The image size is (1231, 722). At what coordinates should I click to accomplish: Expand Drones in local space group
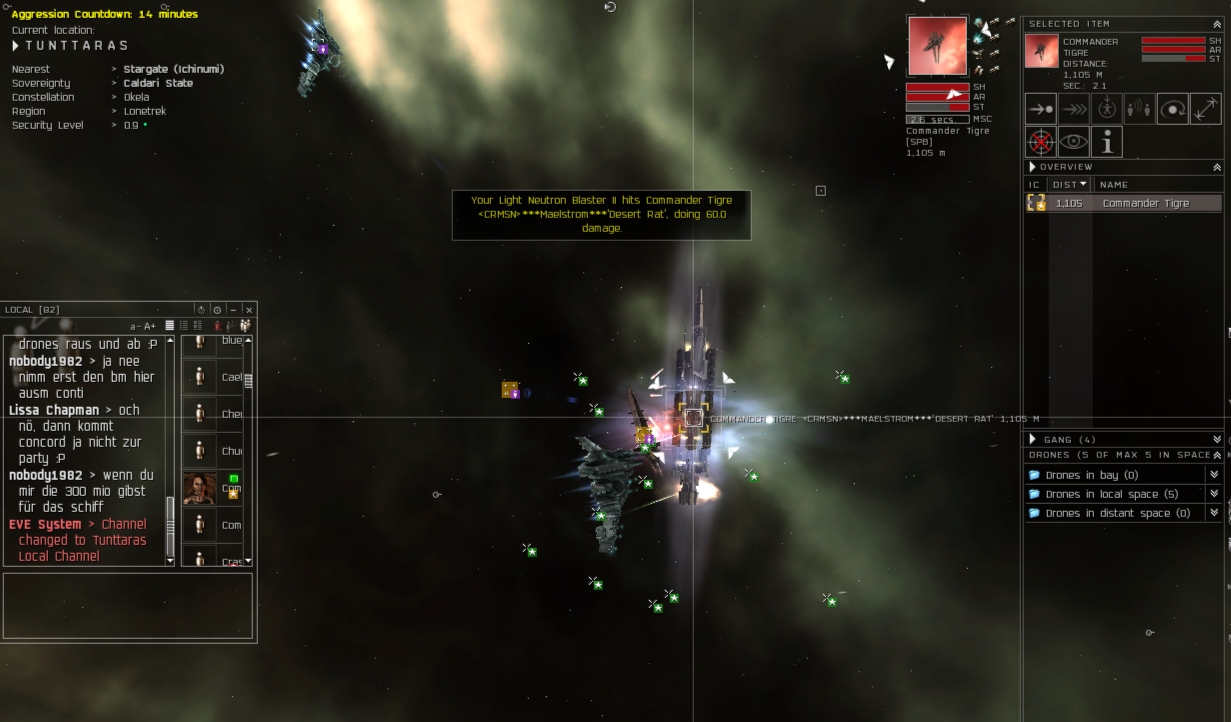coord(1214,494)
